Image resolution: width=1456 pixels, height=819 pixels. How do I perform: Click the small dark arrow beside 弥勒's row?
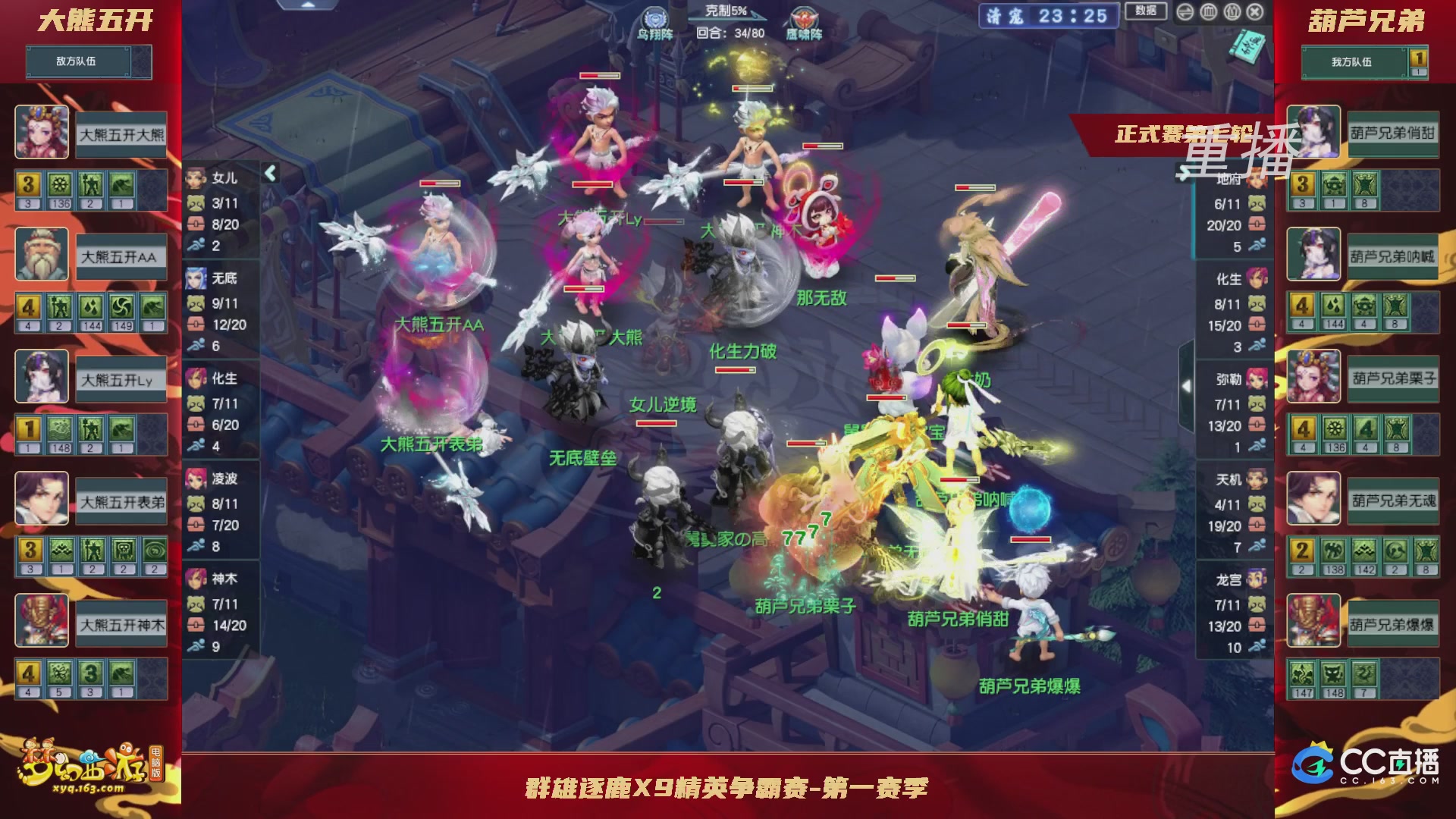click(x=1186, y=384)
